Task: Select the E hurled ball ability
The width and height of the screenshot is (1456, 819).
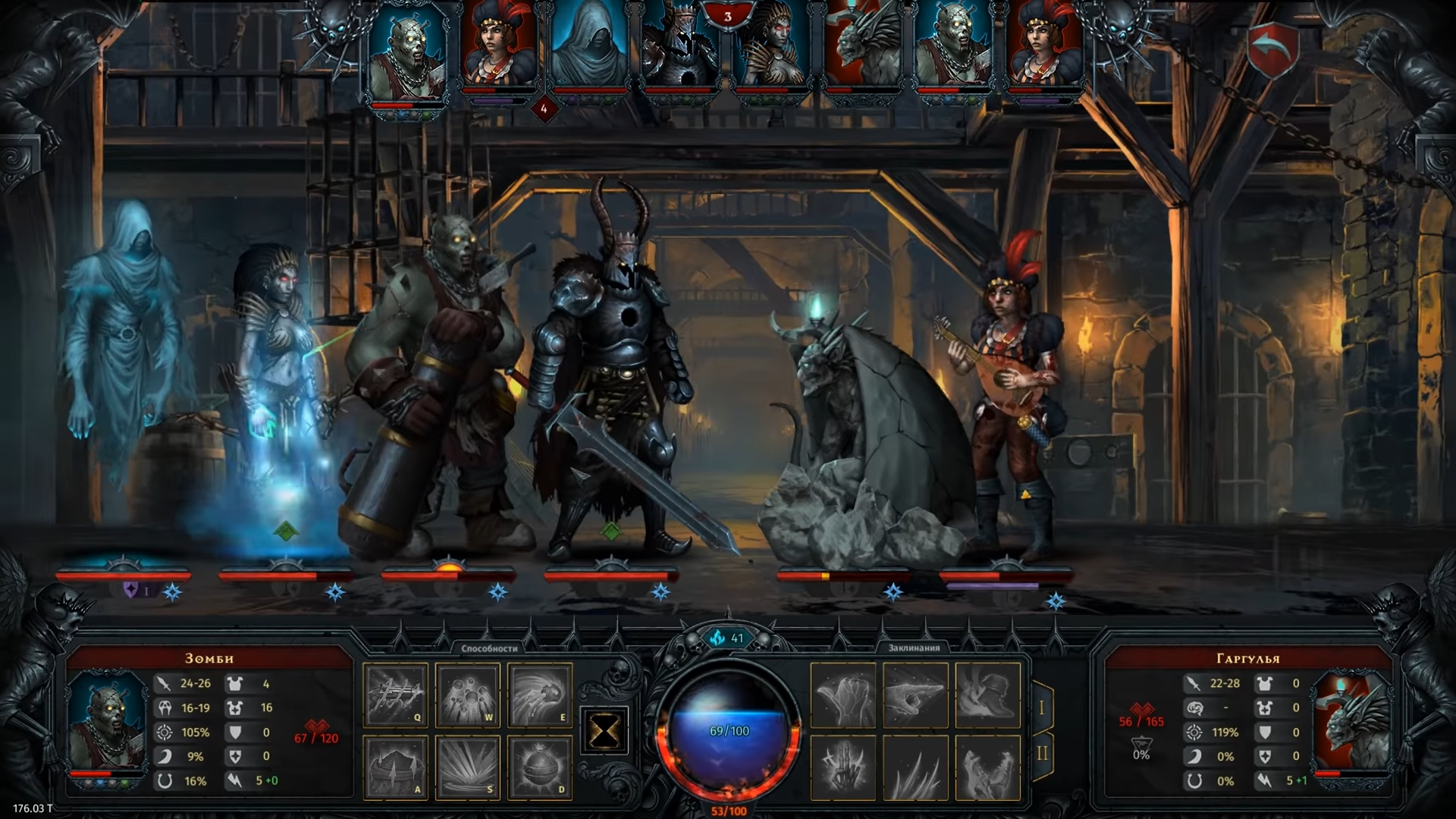Action: click(539, 695)
